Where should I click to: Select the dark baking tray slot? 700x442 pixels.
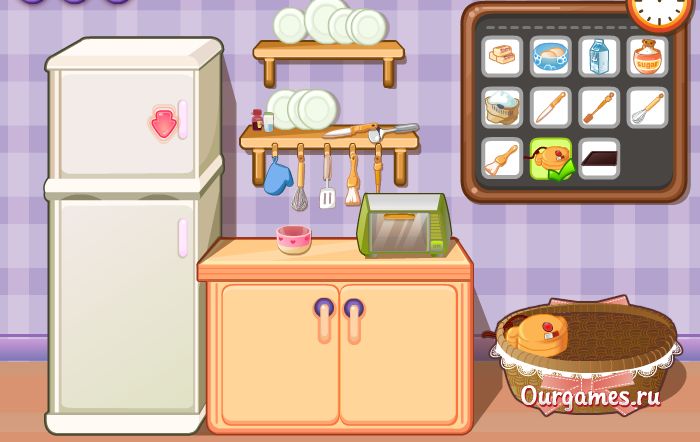[599, 158]
